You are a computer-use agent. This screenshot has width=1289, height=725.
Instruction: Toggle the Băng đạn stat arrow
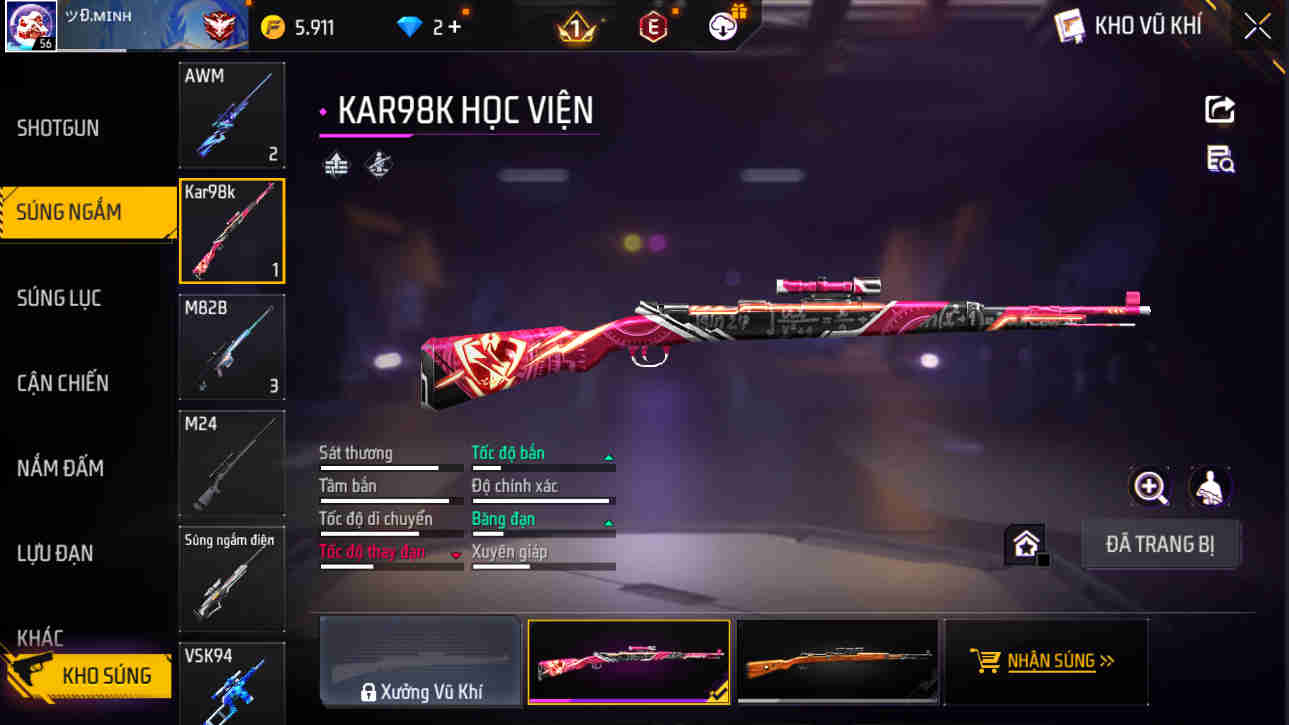point(608,522)
